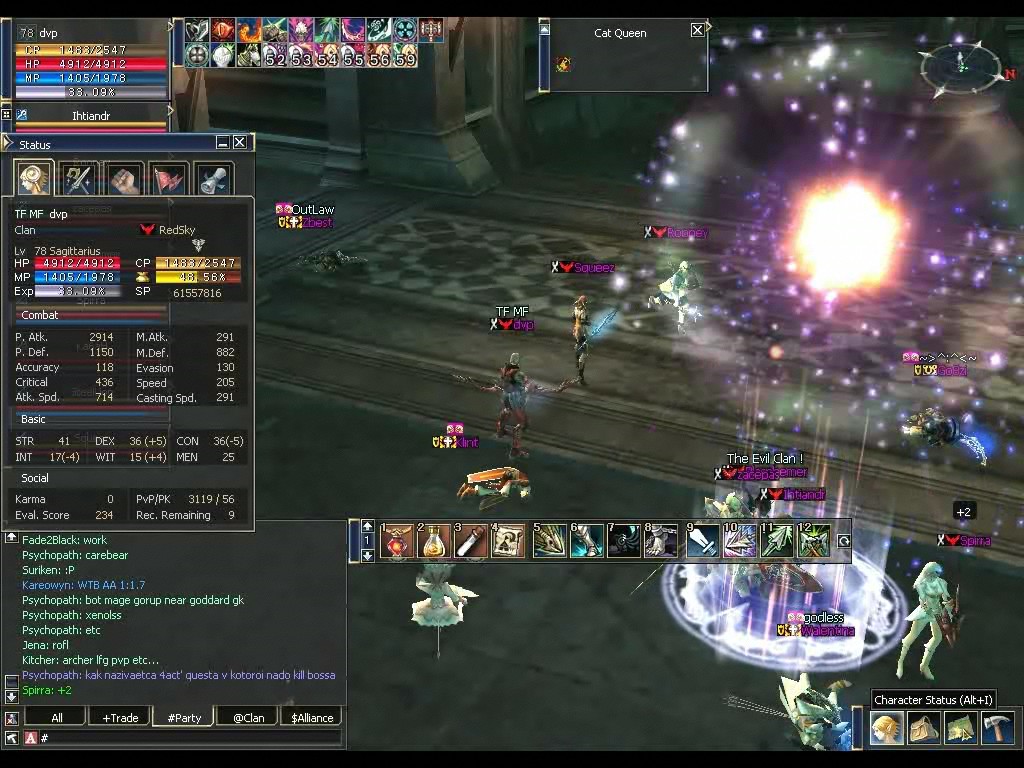
Task: Use the scroll item in slot 4
Action: coord(507,541)
